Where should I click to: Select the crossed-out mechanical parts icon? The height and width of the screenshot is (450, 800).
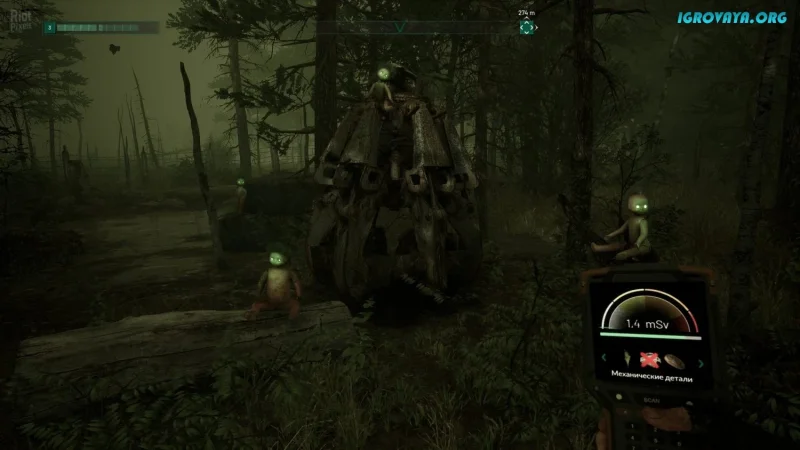tap(648, 360)
